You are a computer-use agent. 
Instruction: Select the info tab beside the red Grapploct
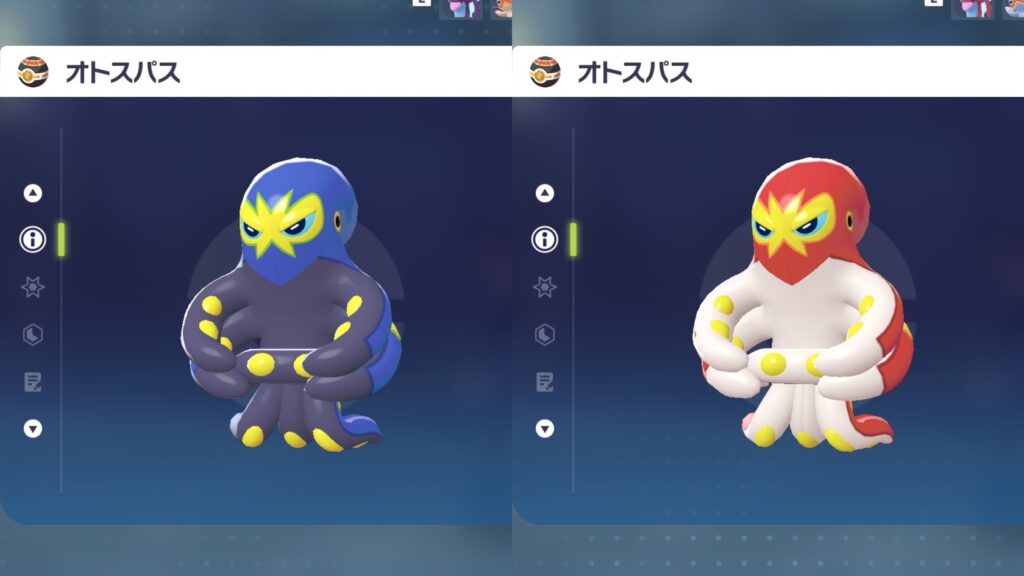545,240
